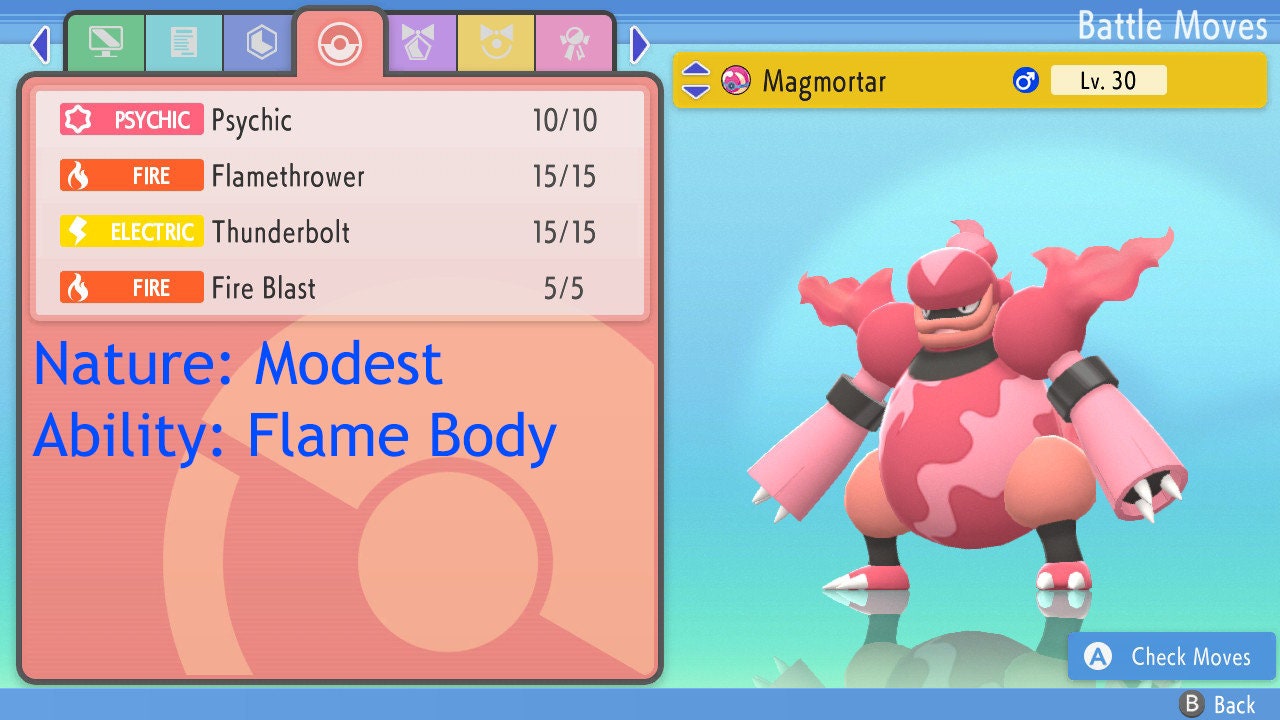This screenshot has height=720, width=1280.
Task: Select the purple Contest Moves pentagon icon
Action: pos(421,43)
